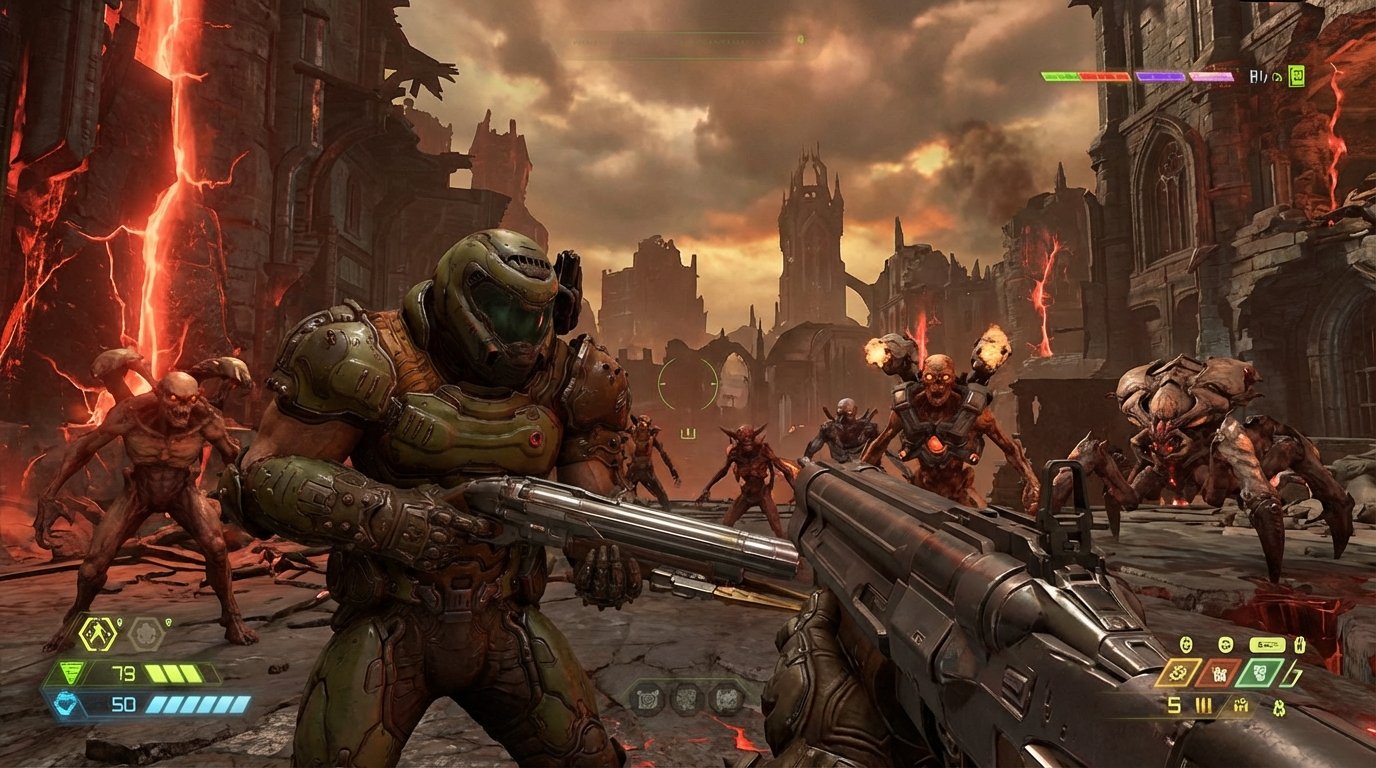The height and width of the screenshot is (768, 1376).
Task: Click the yellow dash charge hexagon icon
Action: click(x=97, y=634)
